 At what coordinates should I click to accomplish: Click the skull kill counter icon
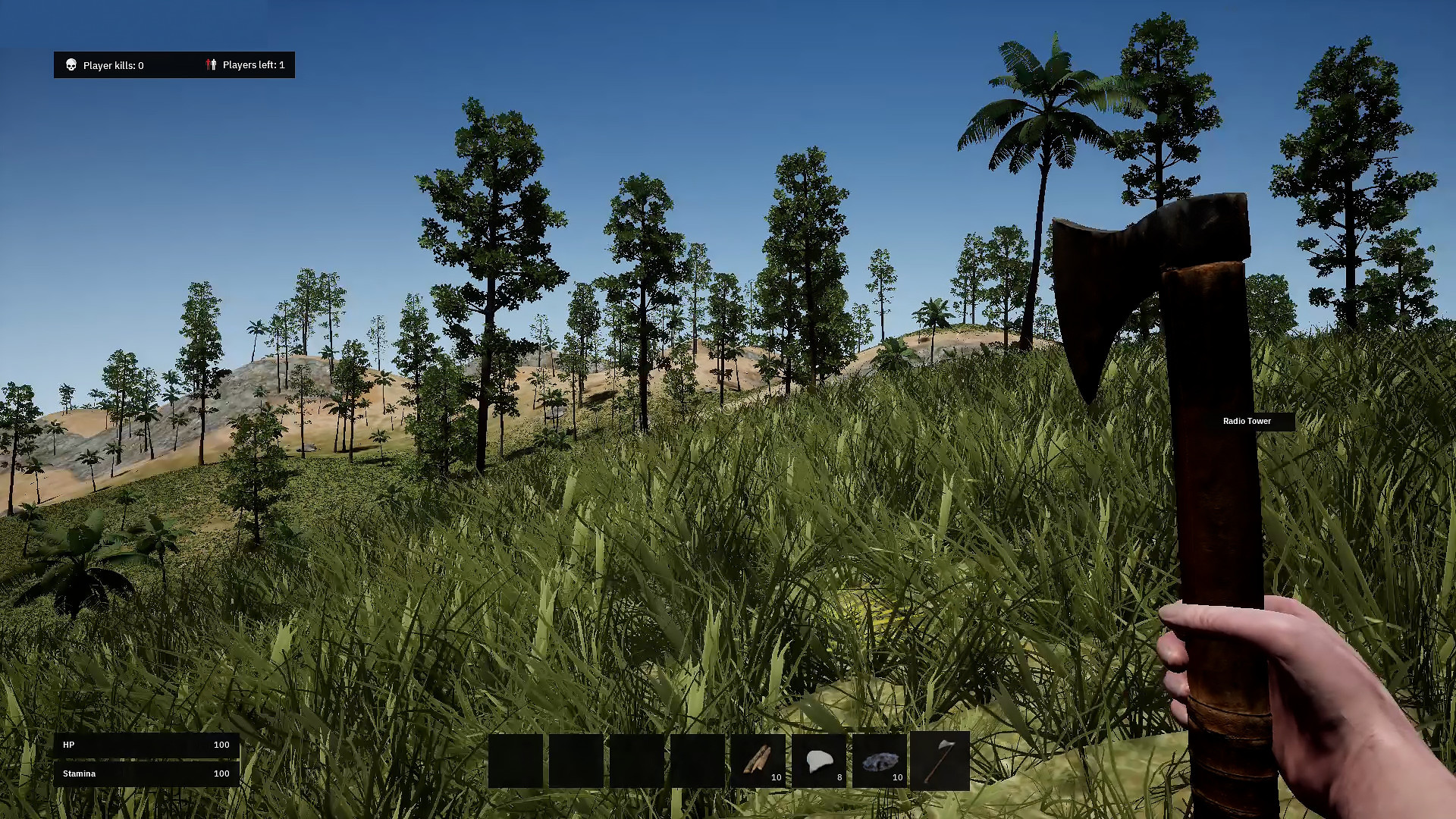(71, 64)
